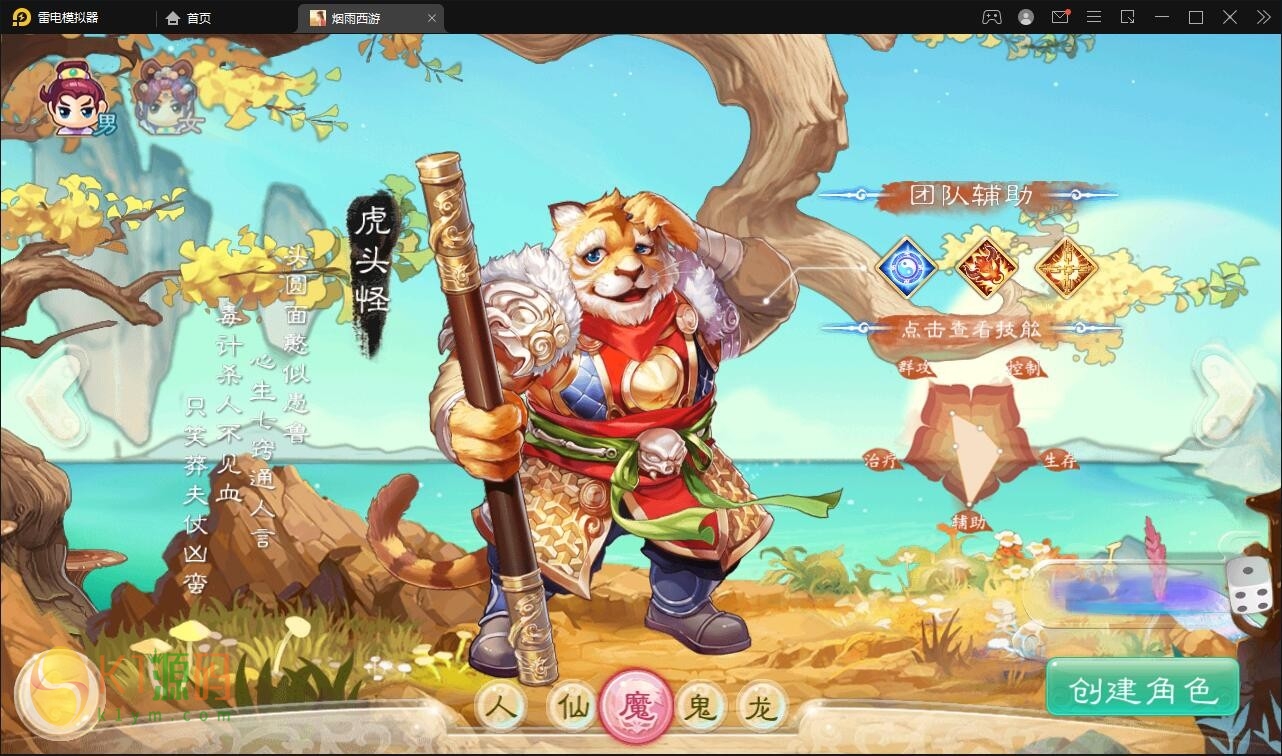Open the user account icon in the titlebar

tap(1025, 17)
